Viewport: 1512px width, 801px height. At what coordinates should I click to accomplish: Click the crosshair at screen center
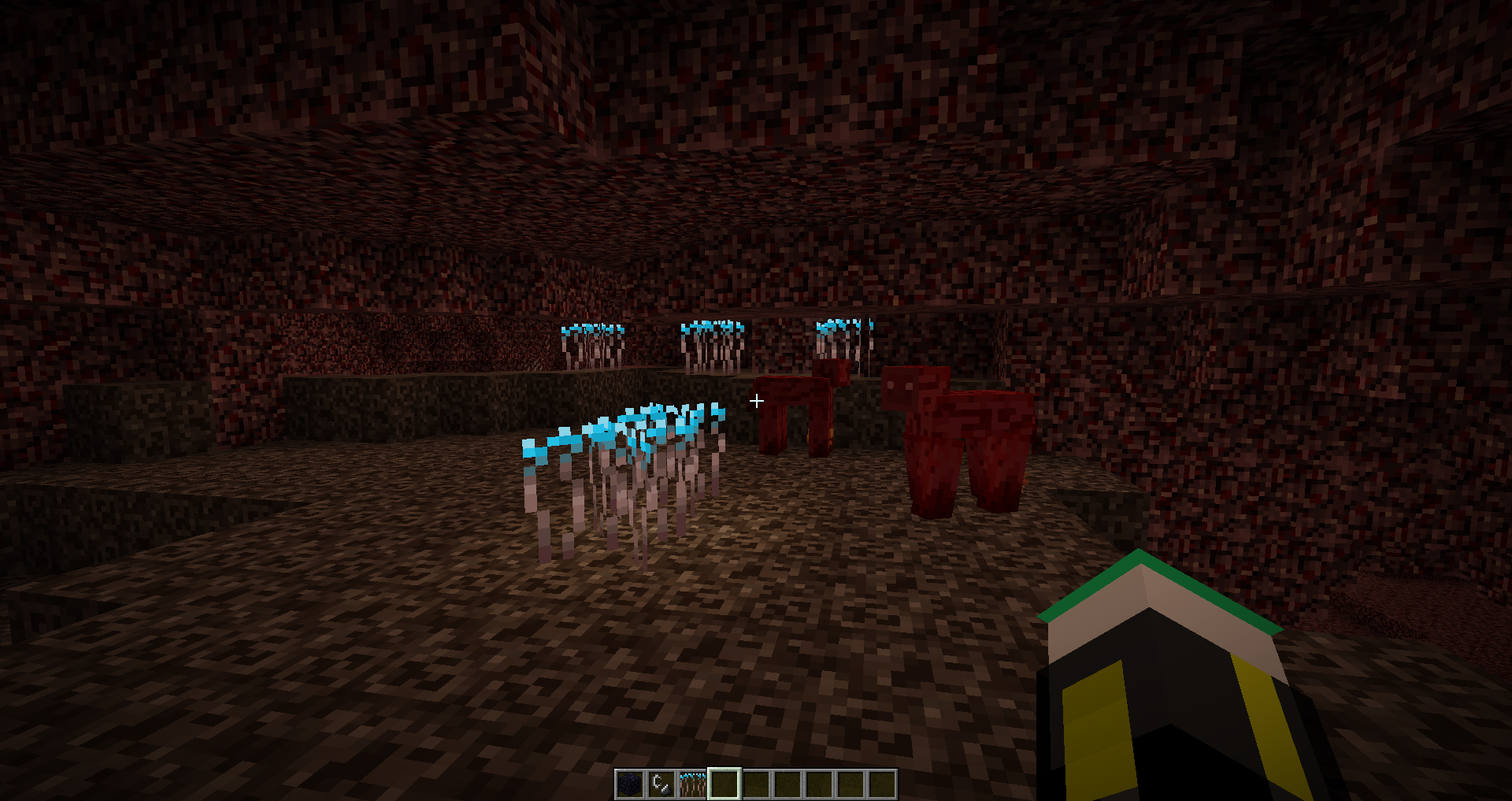[756, 401]
